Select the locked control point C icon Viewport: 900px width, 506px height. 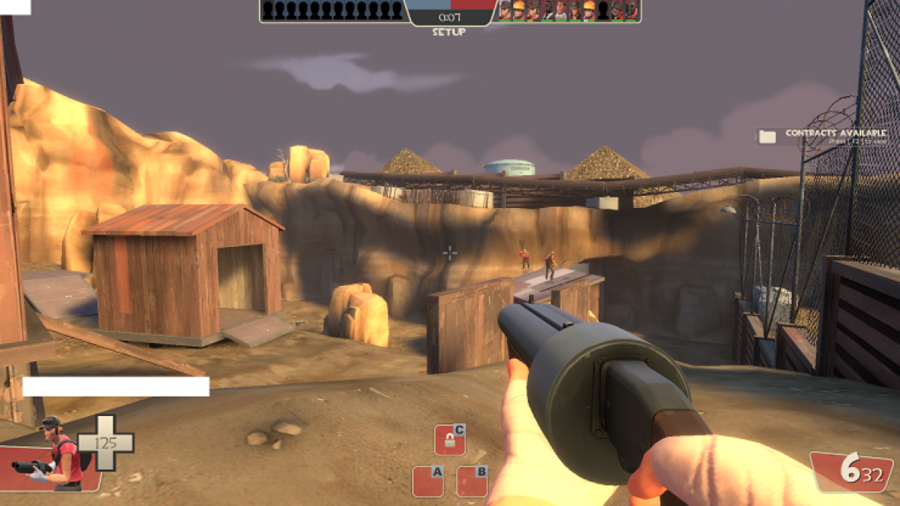[450, 439]
